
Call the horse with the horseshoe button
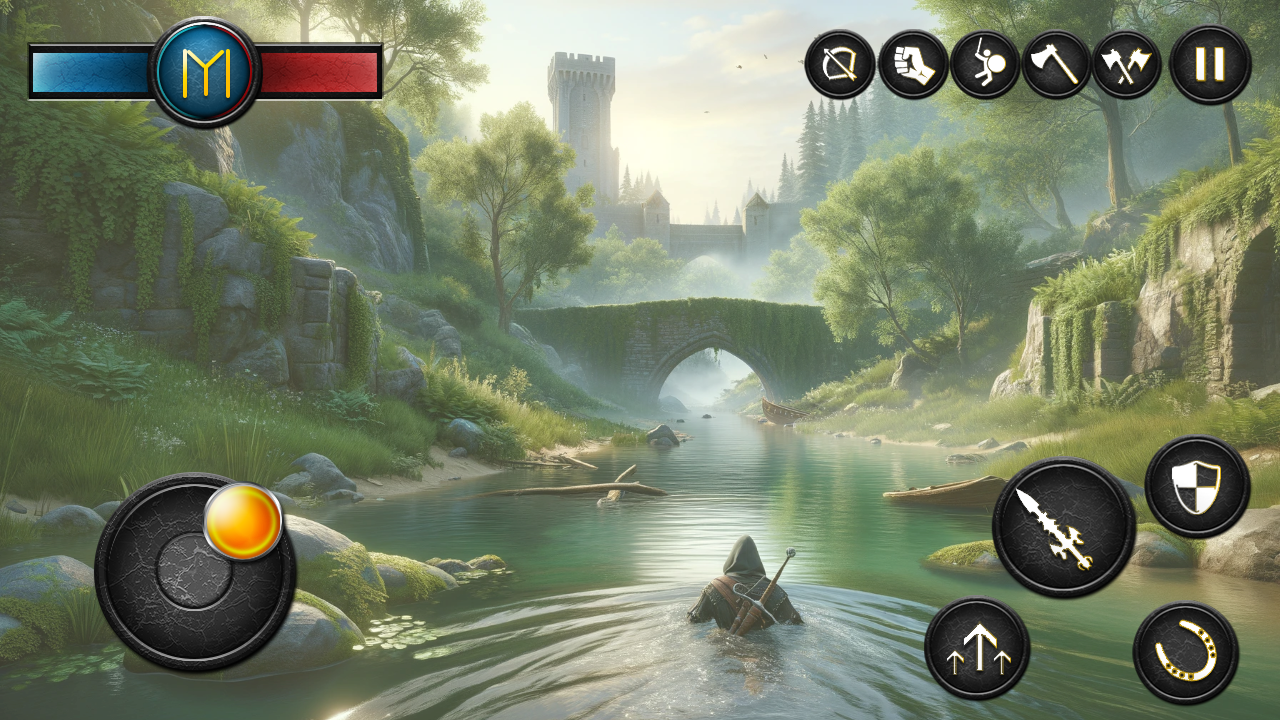click(1186, 653)
